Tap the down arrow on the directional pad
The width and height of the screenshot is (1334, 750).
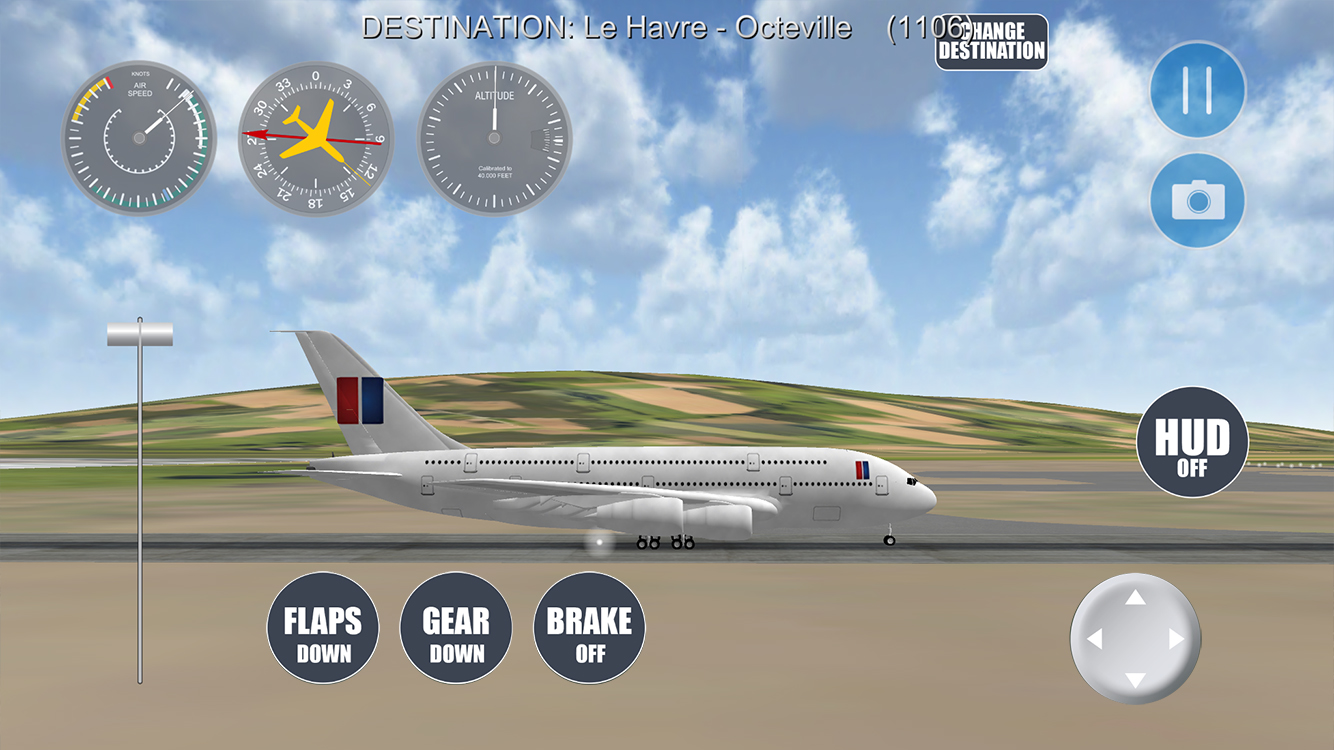(1135, 680)
